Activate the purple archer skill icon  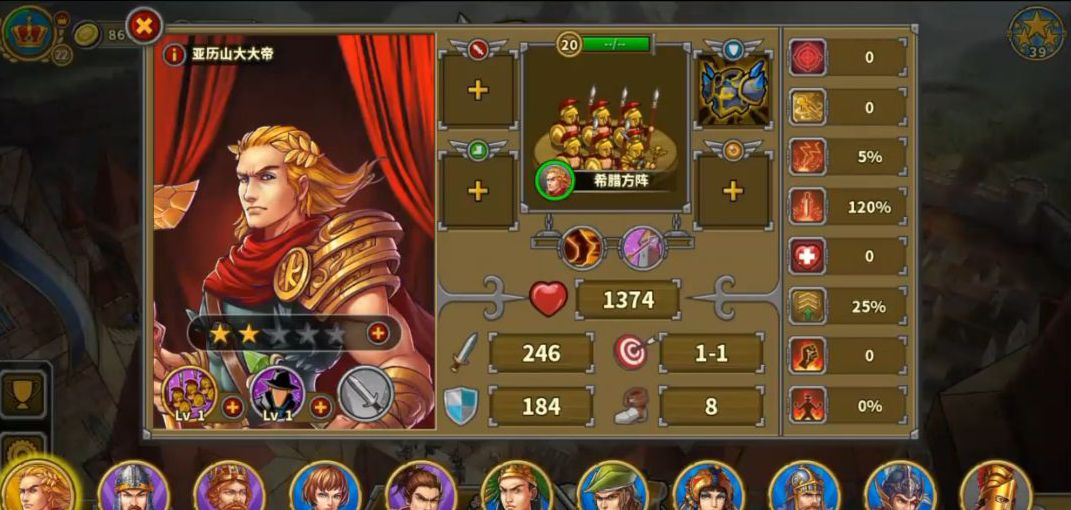coord(640,246)
